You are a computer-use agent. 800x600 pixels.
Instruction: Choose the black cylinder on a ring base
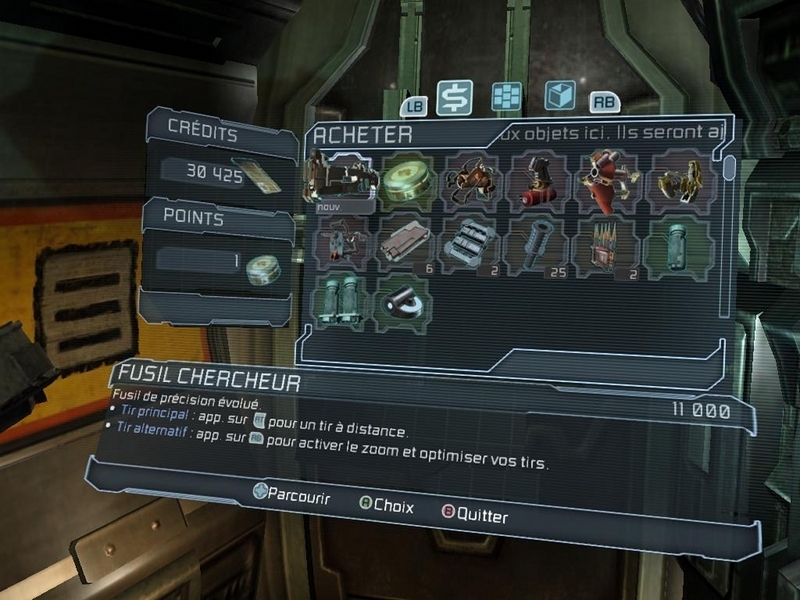coord(405,303)
